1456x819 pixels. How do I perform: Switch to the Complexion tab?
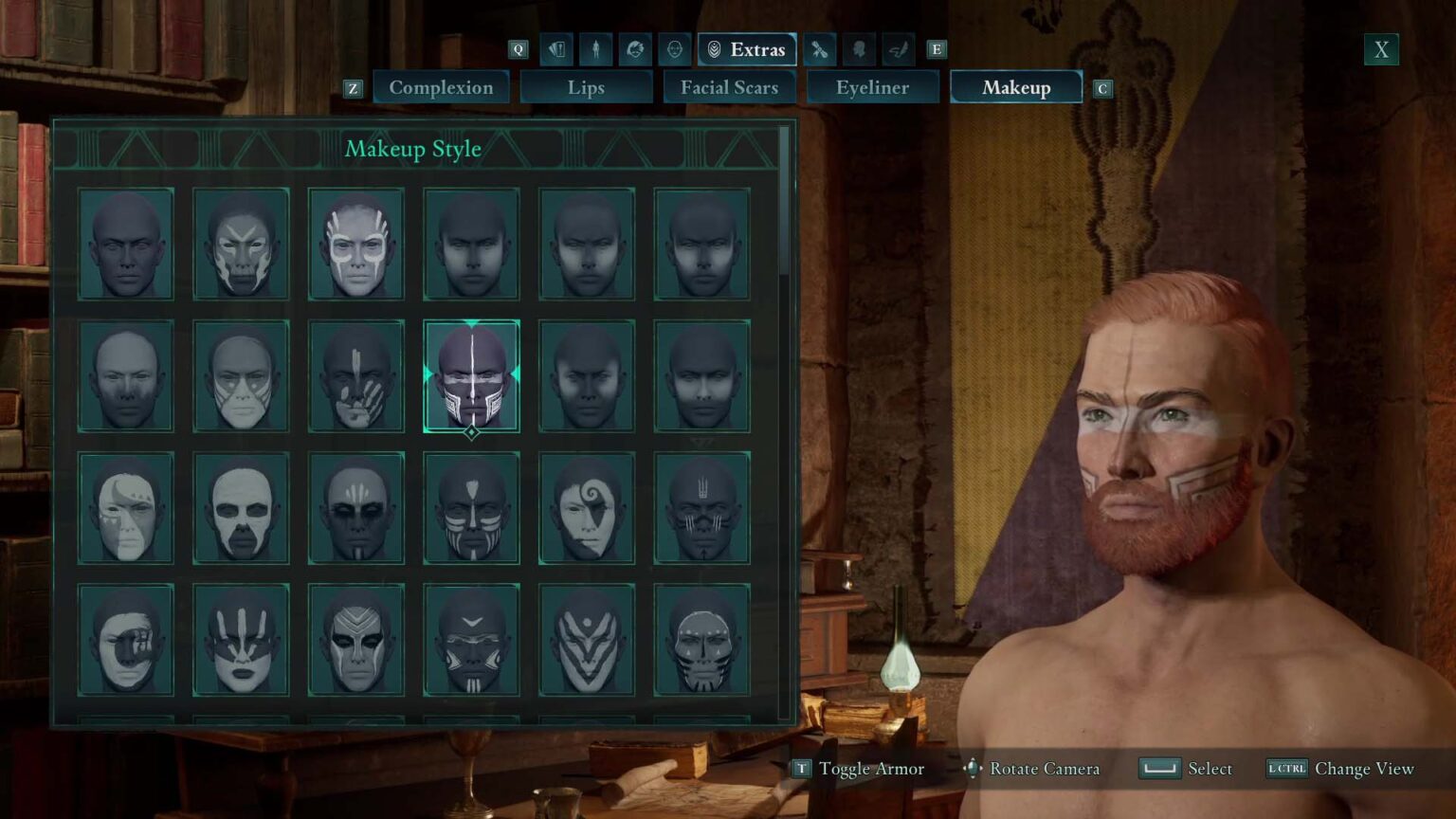[441, 87]
